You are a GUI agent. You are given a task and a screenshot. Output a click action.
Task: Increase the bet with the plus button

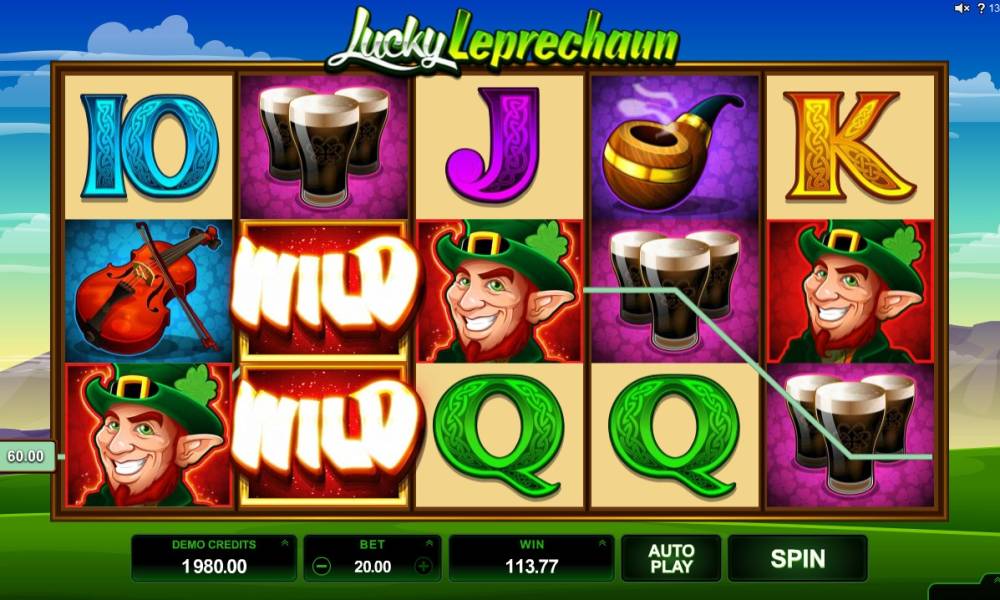click(x=423, y=566)
